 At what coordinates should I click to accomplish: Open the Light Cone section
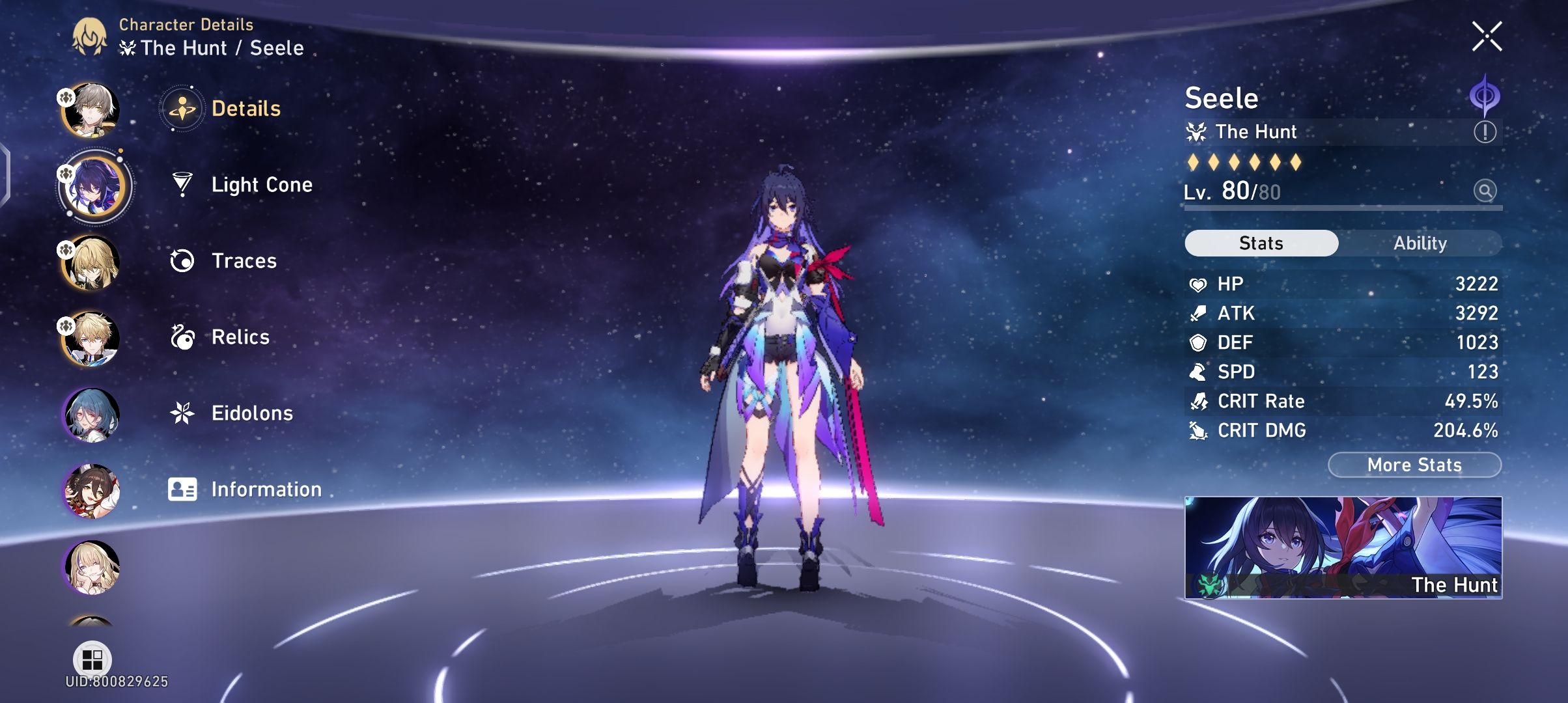point(260,184)
